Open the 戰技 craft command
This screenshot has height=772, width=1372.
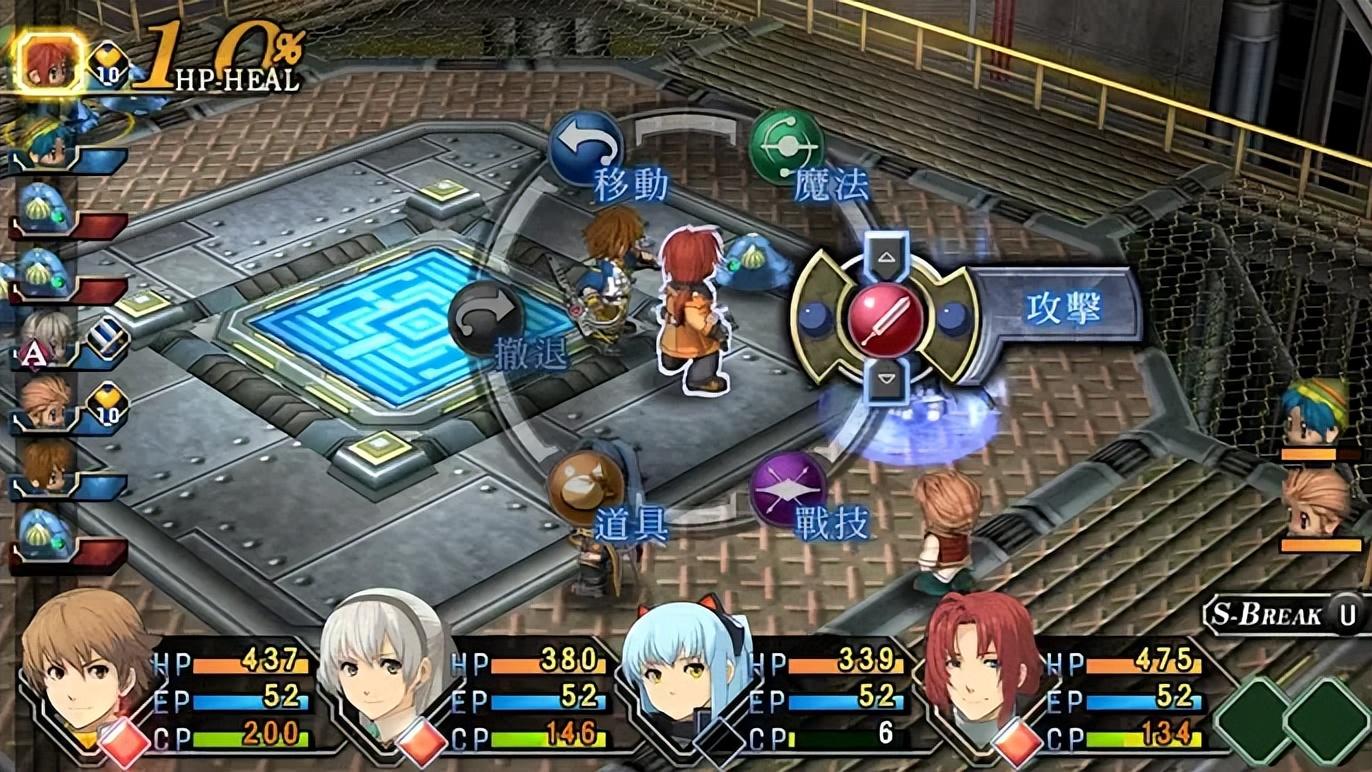click(787, 489)
